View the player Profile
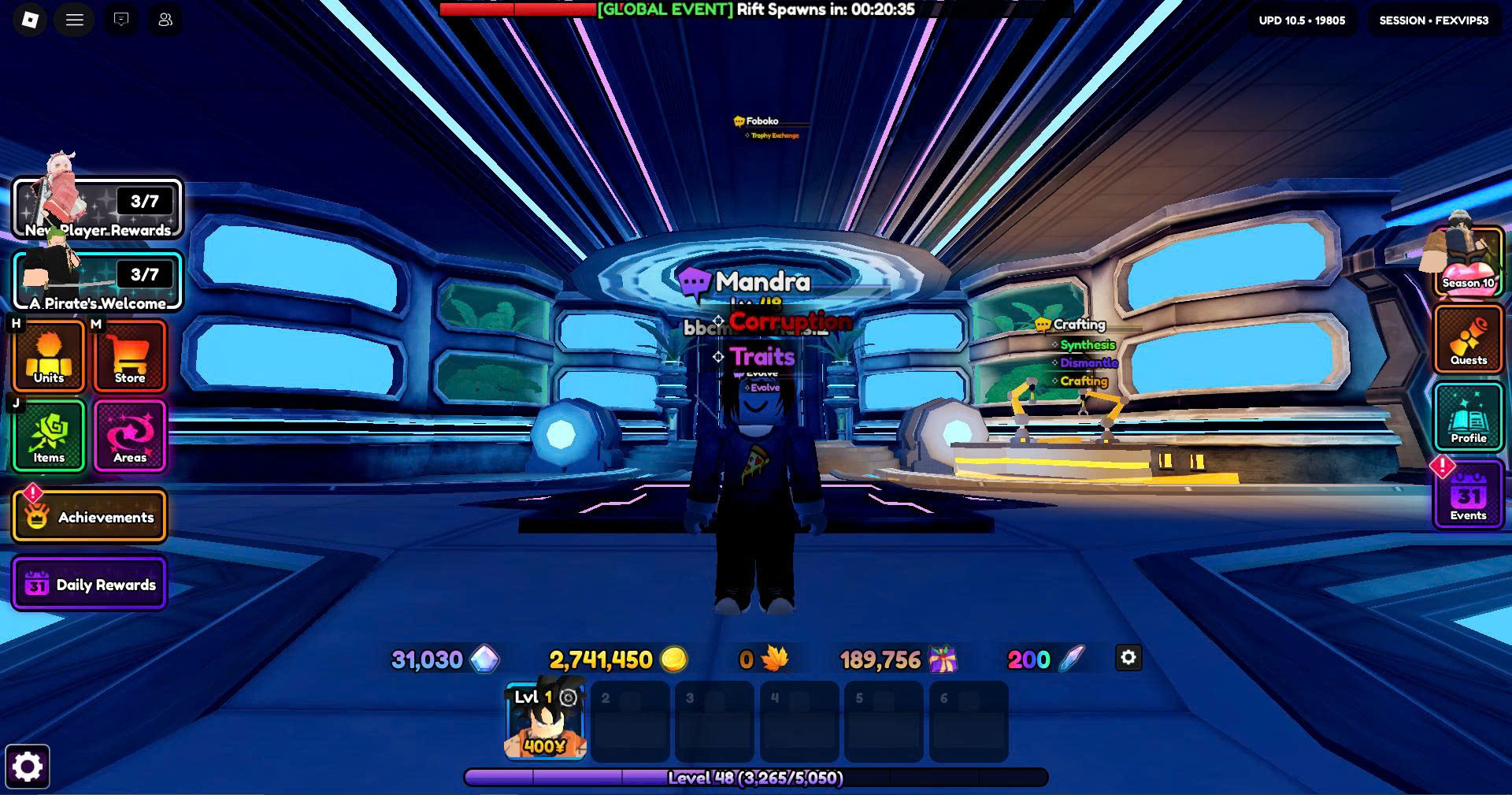 [1468, 418]
